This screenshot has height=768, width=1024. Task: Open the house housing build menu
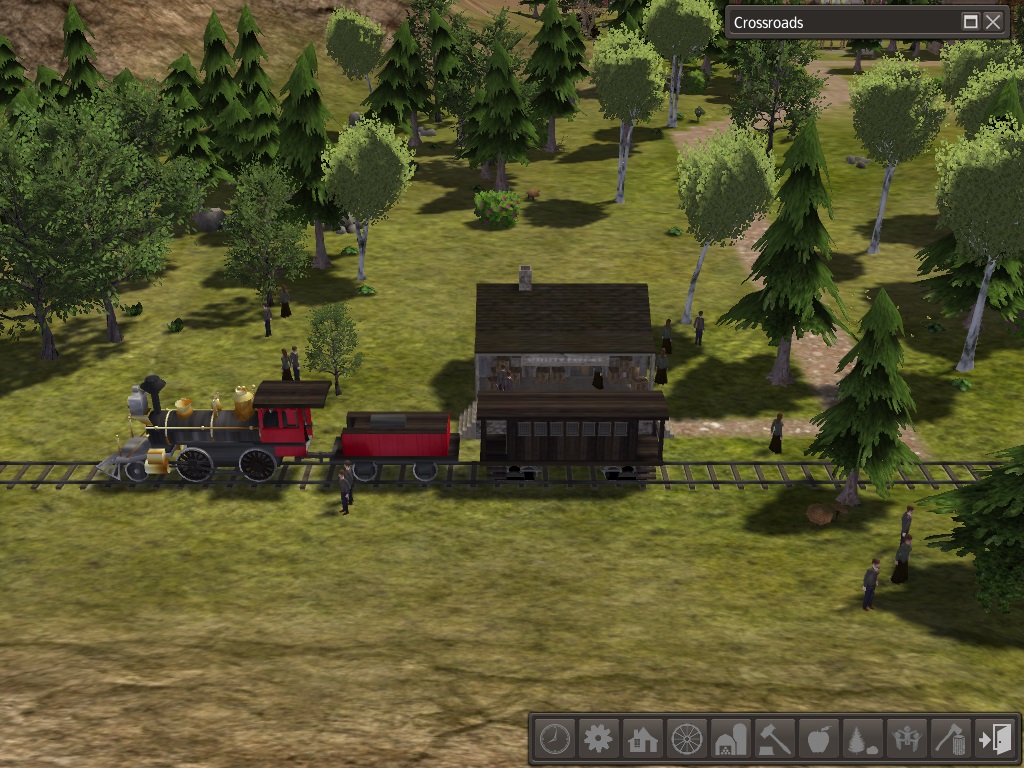642,739
